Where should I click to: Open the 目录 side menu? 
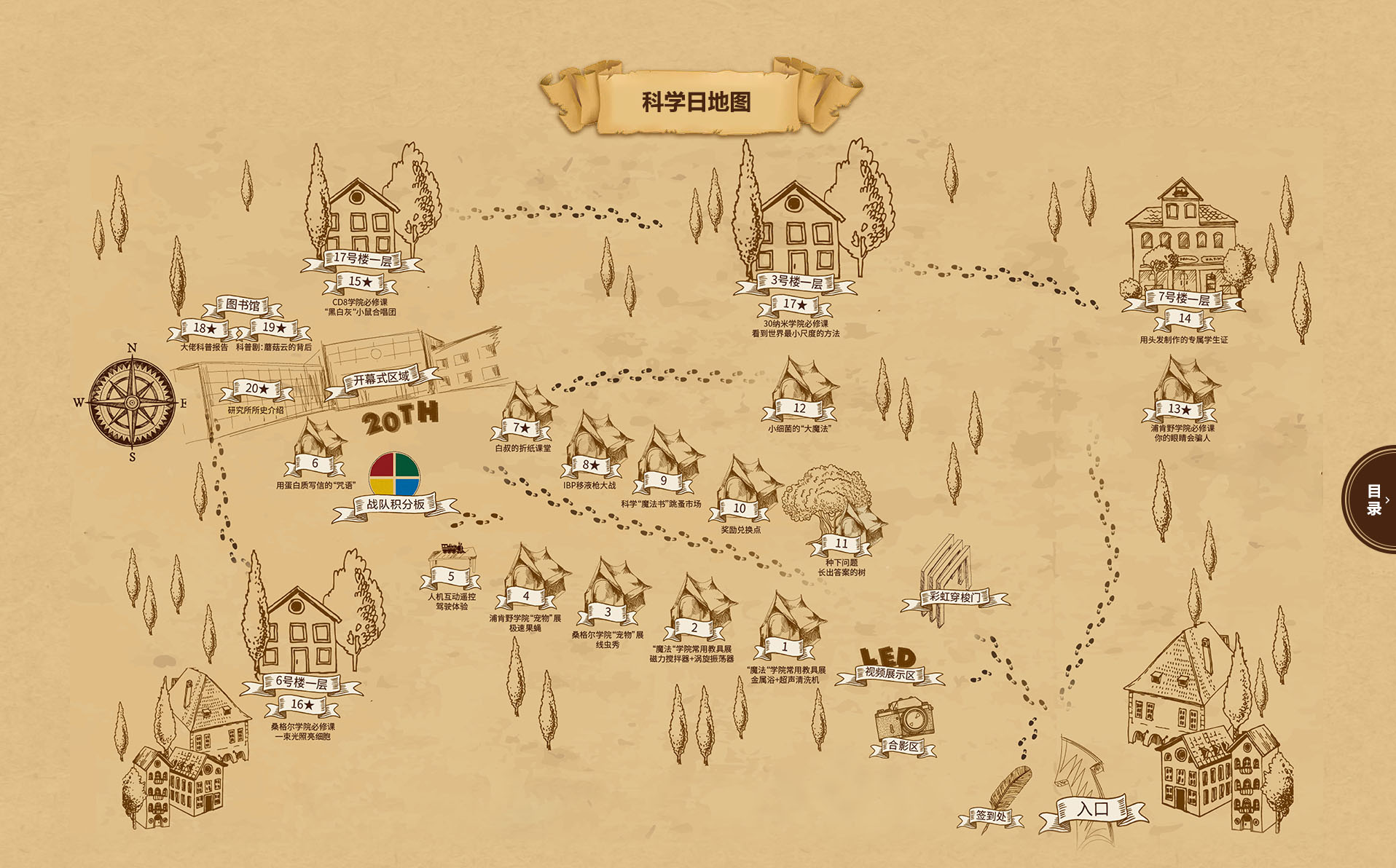1373,500
